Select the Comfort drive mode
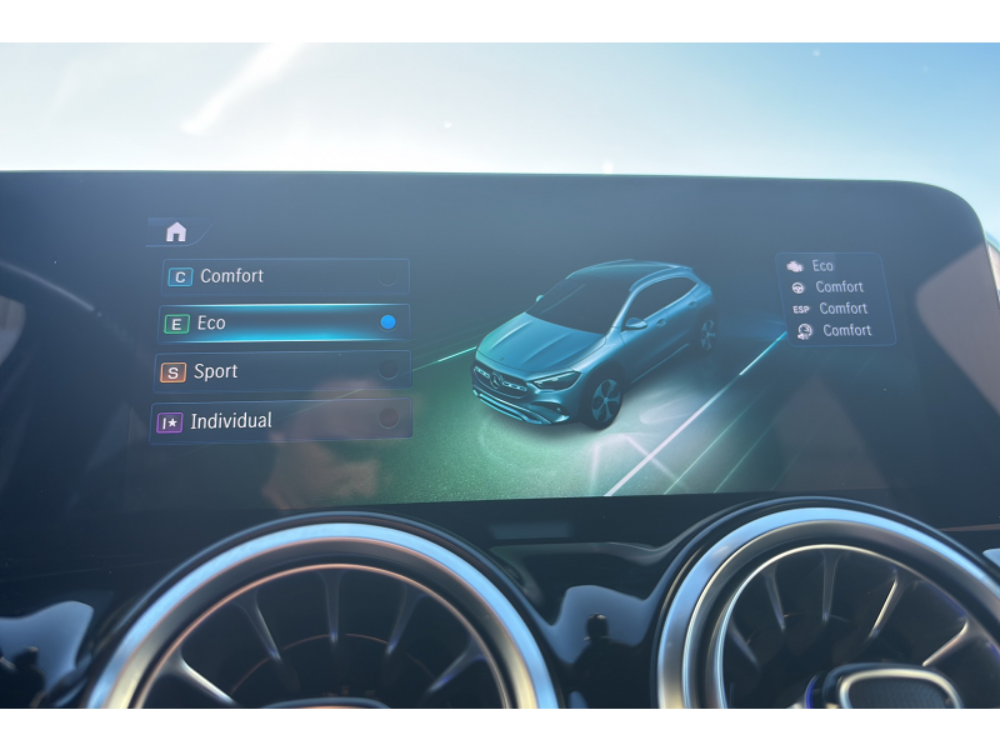The height and width of the screenshot is (750, 1000). 285,276
